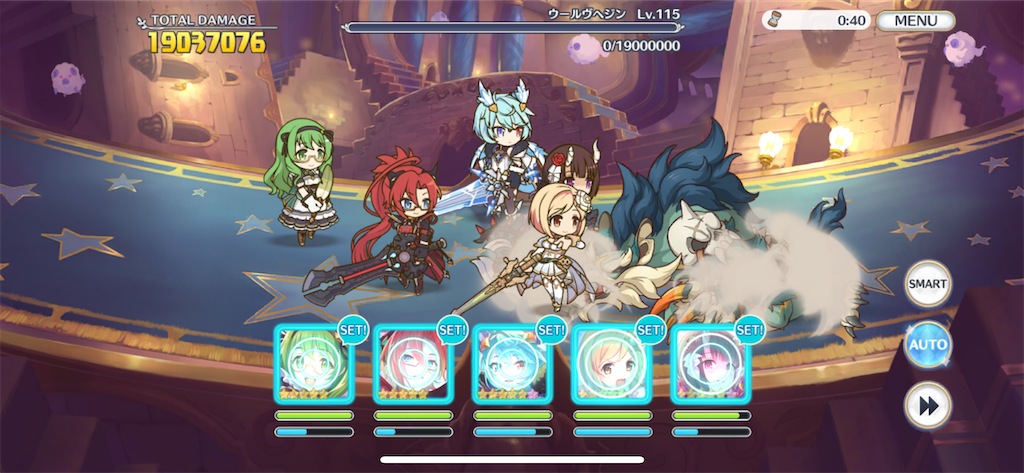Trigger the green-haired character's skill portrait

(x=313, y=365)
